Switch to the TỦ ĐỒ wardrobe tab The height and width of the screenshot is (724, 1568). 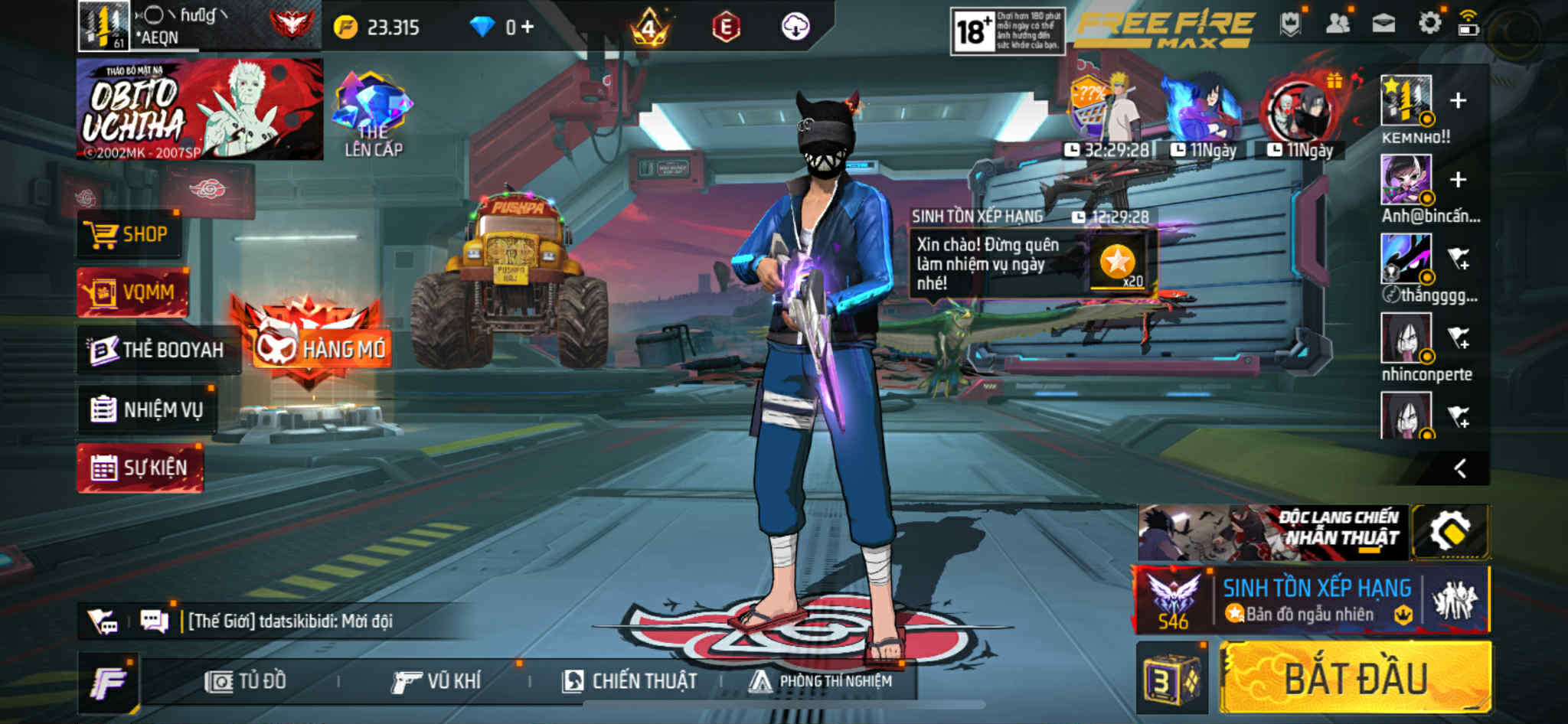coord(246,681)
